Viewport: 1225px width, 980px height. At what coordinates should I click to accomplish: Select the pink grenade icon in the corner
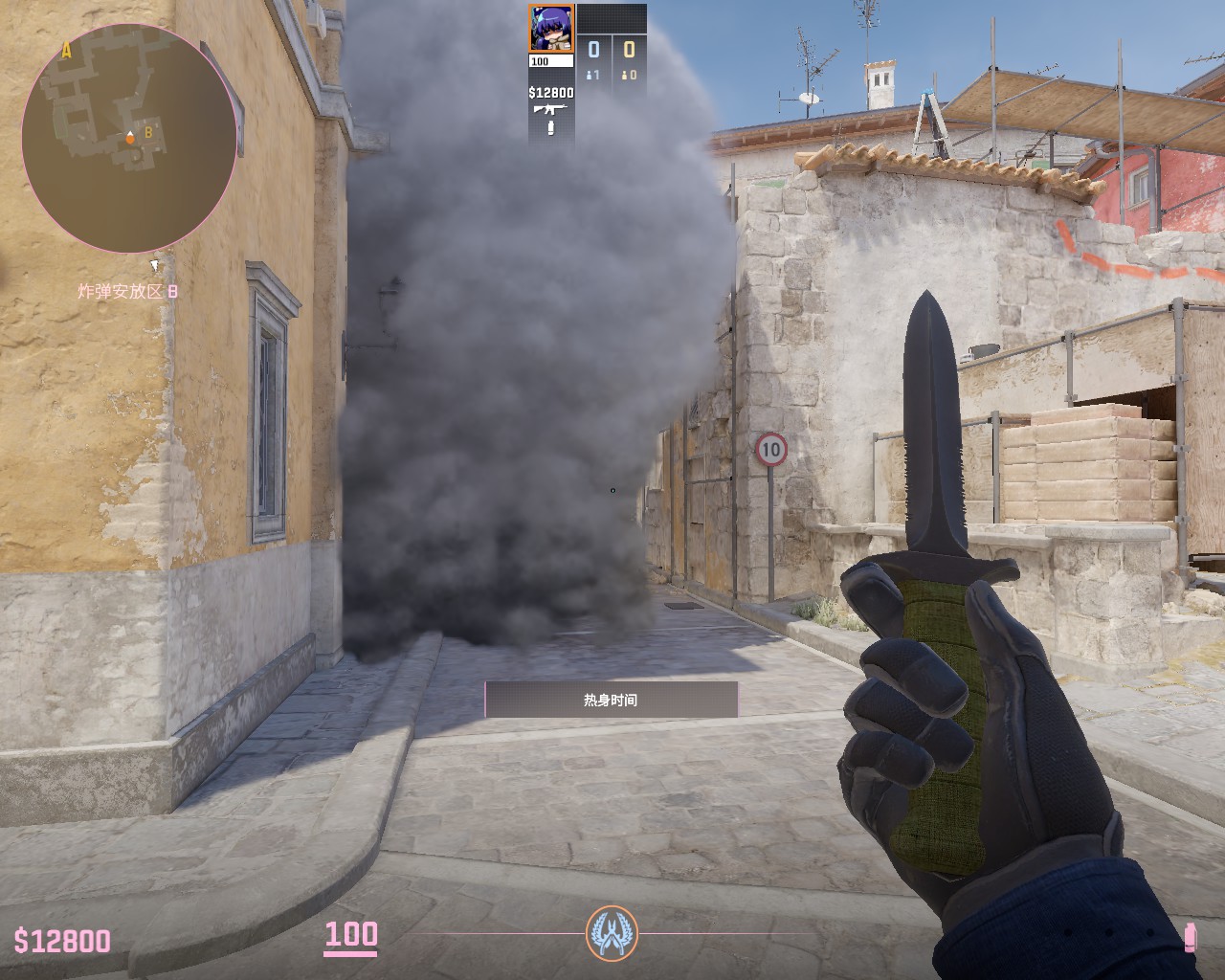[x=1190, y=938]
